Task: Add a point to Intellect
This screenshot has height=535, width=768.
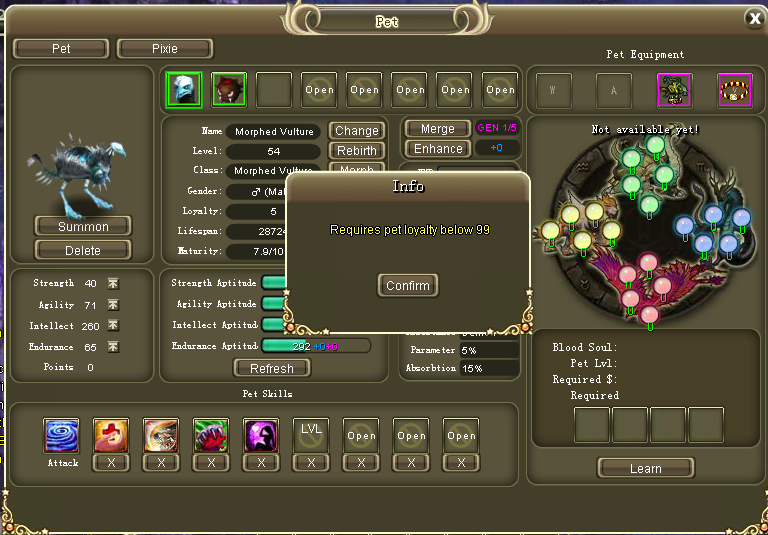Action: click(x=113, y=326)
